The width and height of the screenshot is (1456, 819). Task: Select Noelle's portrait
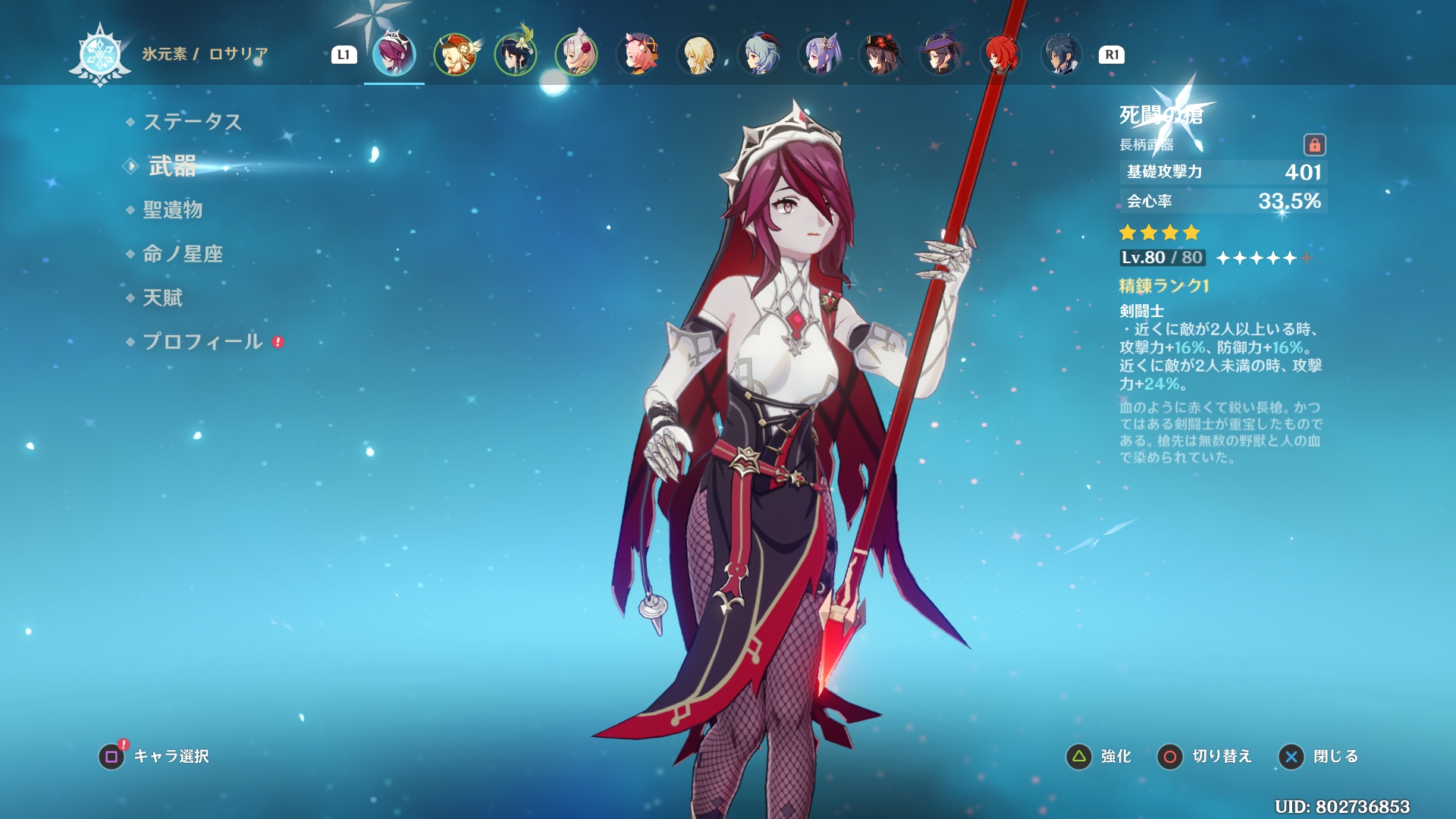pos(576,55)
